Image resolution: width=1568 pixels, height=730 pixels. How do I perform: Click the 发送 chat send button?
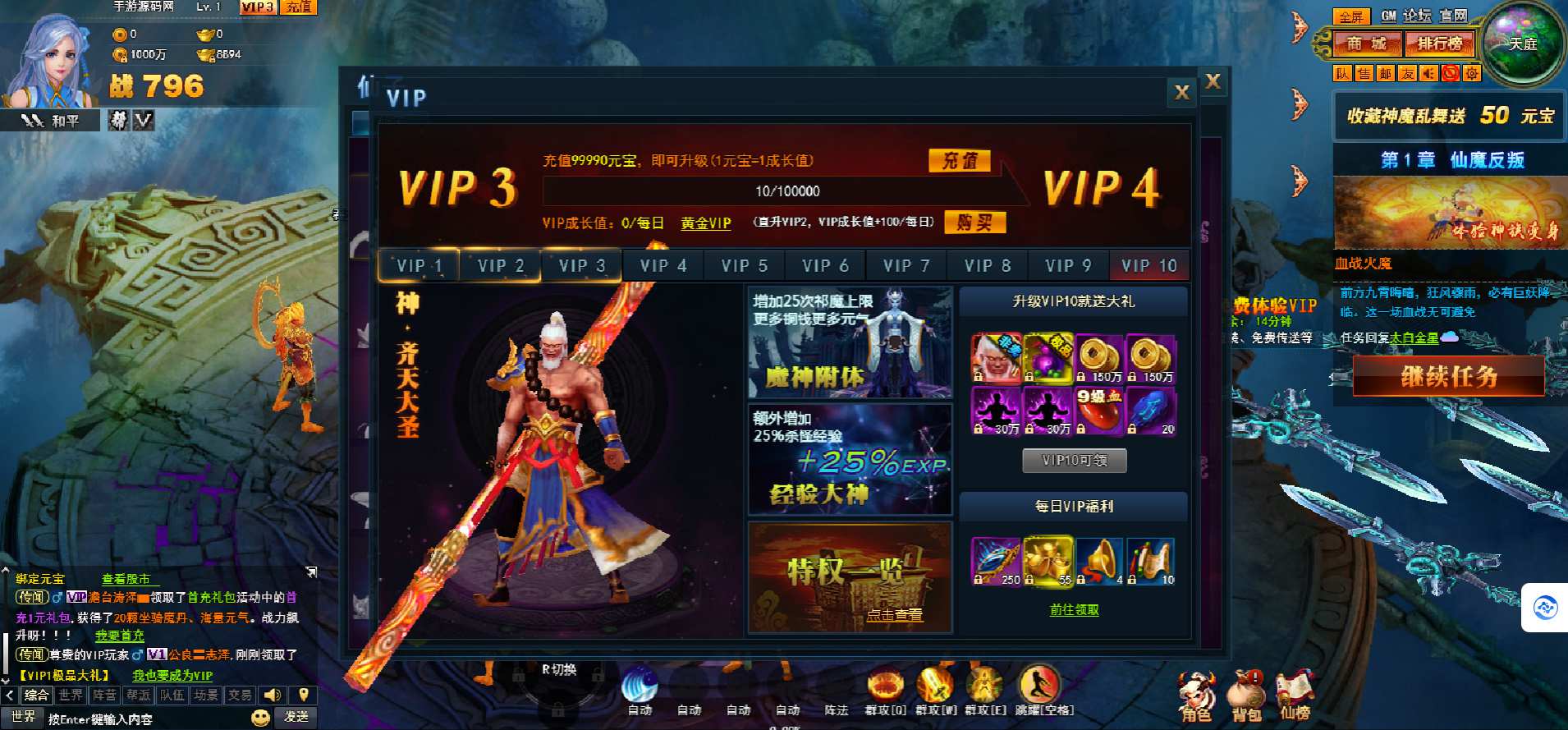(x=296, y=717)
